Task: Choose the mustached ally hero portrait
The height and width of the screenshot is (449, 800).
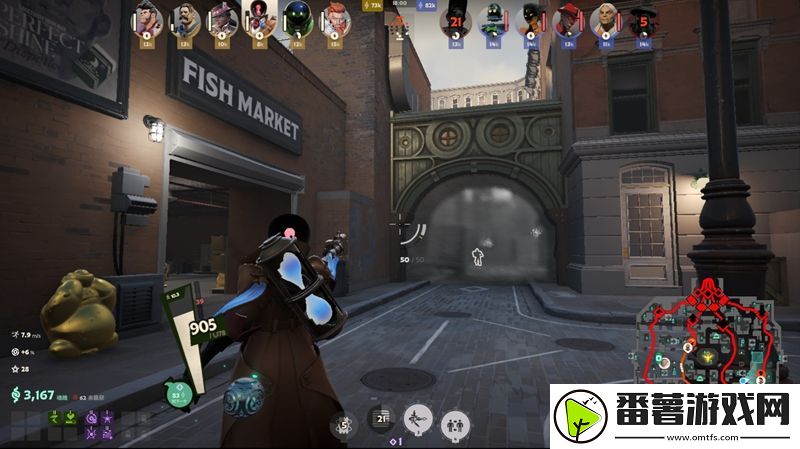Action: [x=185, y=19]
